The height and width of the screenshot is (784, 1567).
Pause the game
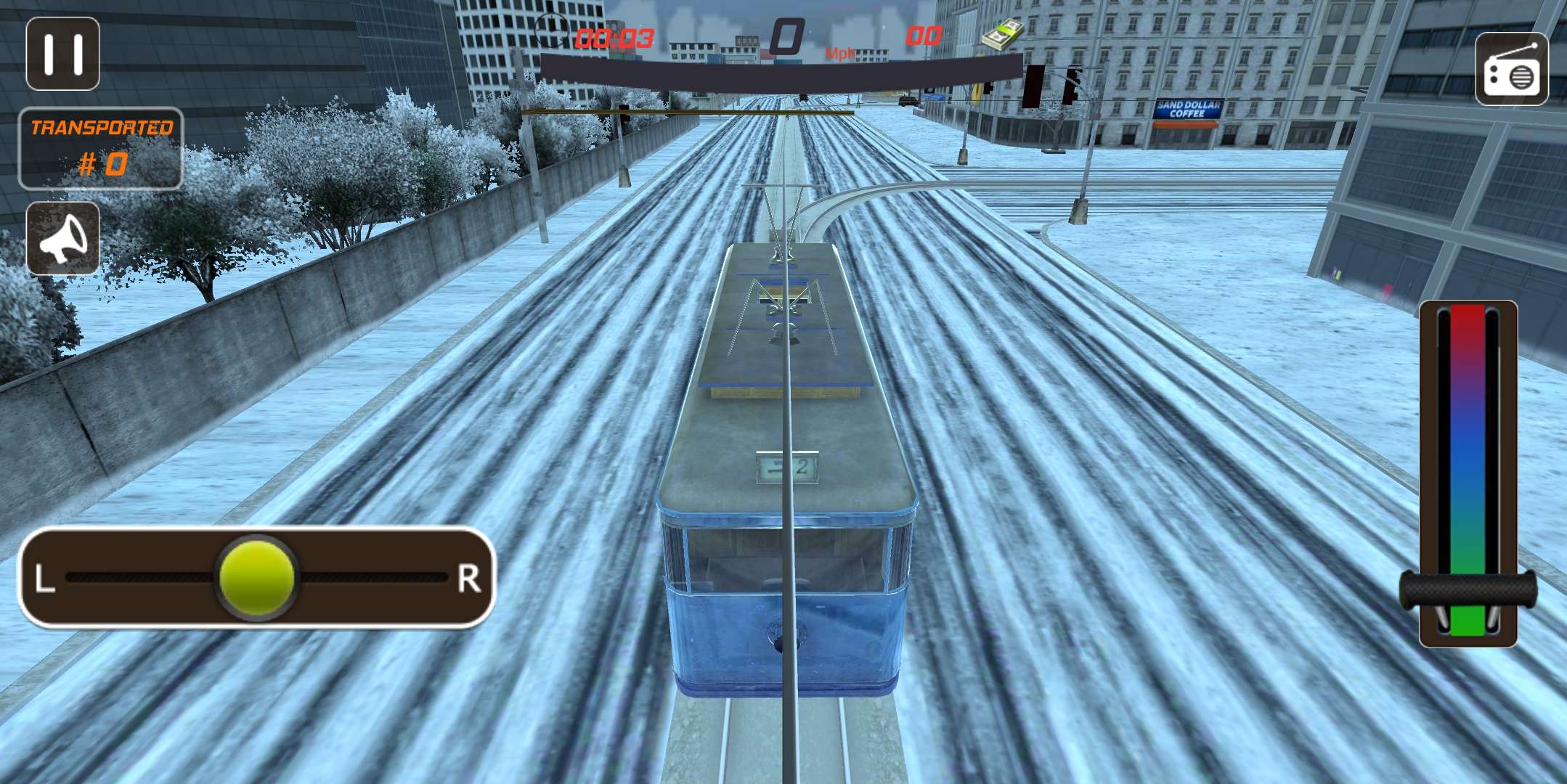[x=62, y=54]
